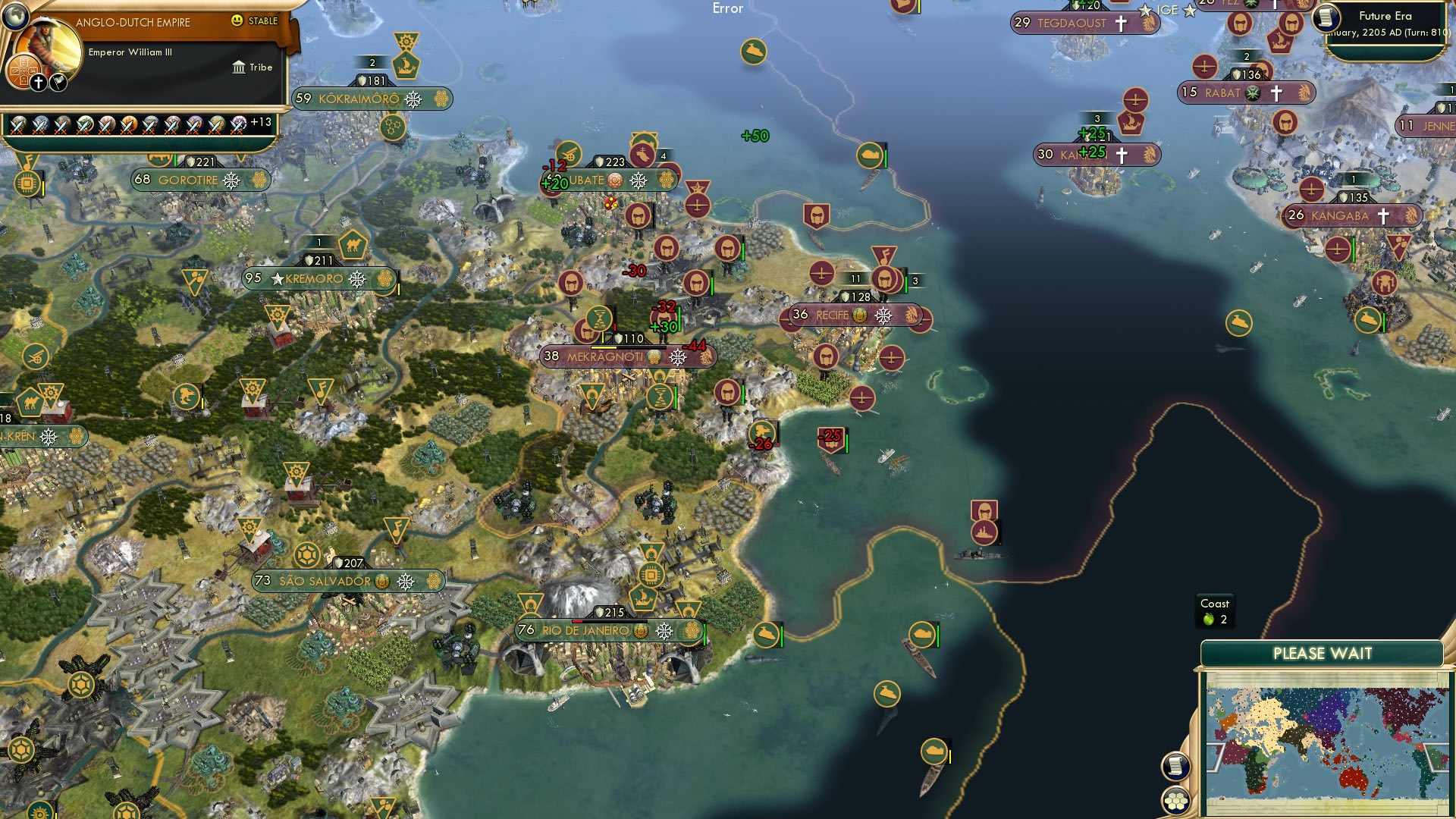Click the STABLE smiley face indicator
Viewport: 1456px width, 819px height.
[x=238, y=22]
